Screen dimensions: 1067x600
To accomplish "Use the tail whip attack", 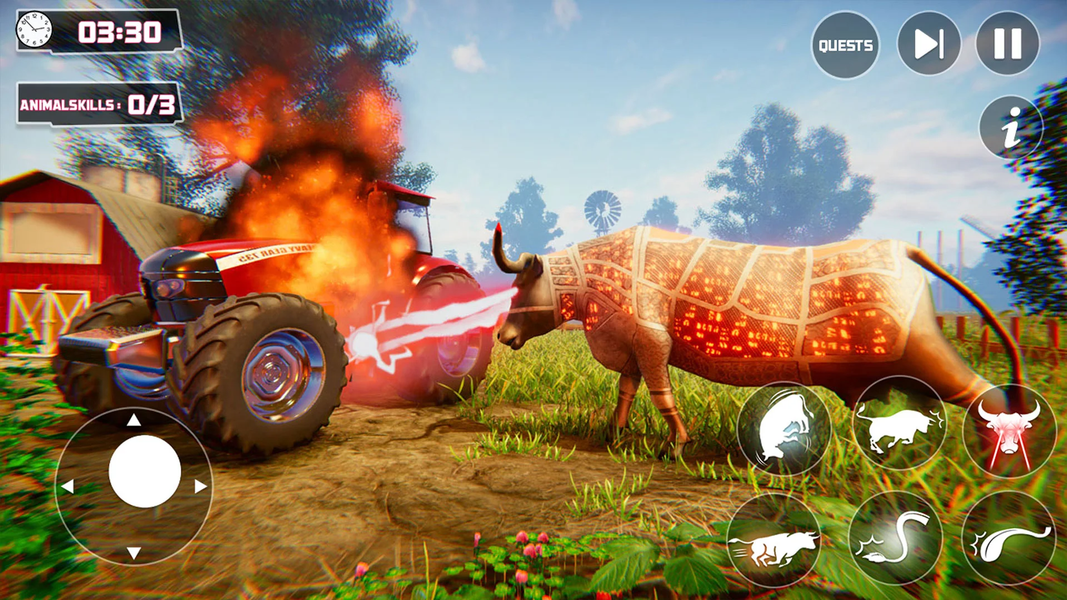I will coord(895,538).
